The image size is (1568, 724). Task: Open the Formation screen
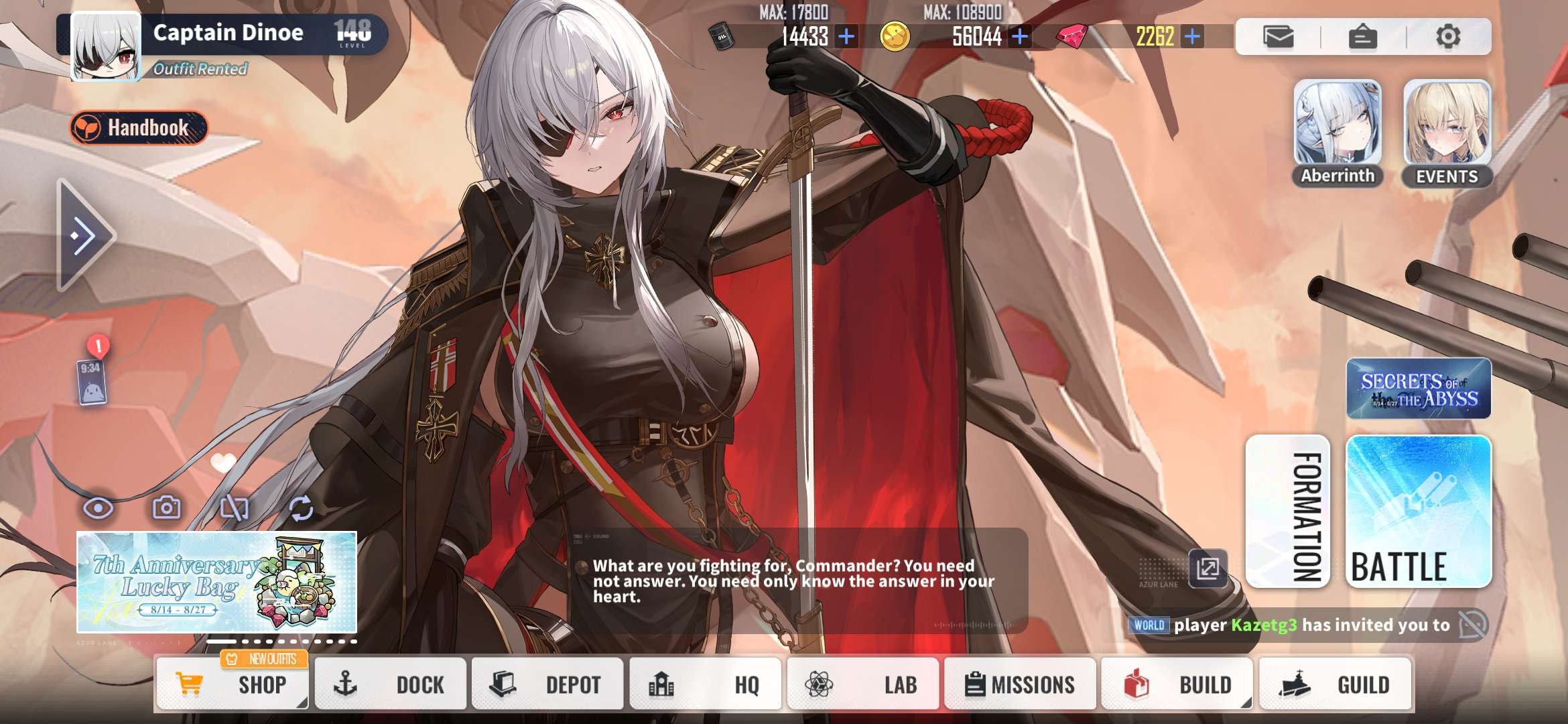tap(1287, 511)
